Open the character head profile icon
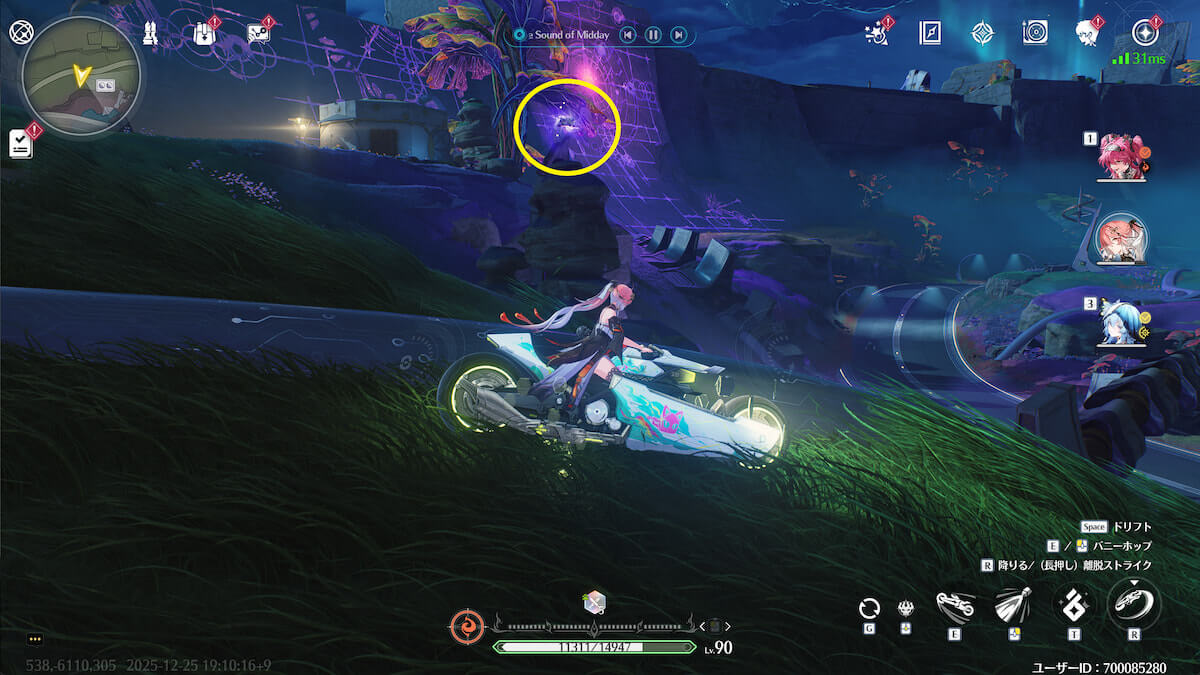This screenshot has height=675, width=1200. 1087,33
